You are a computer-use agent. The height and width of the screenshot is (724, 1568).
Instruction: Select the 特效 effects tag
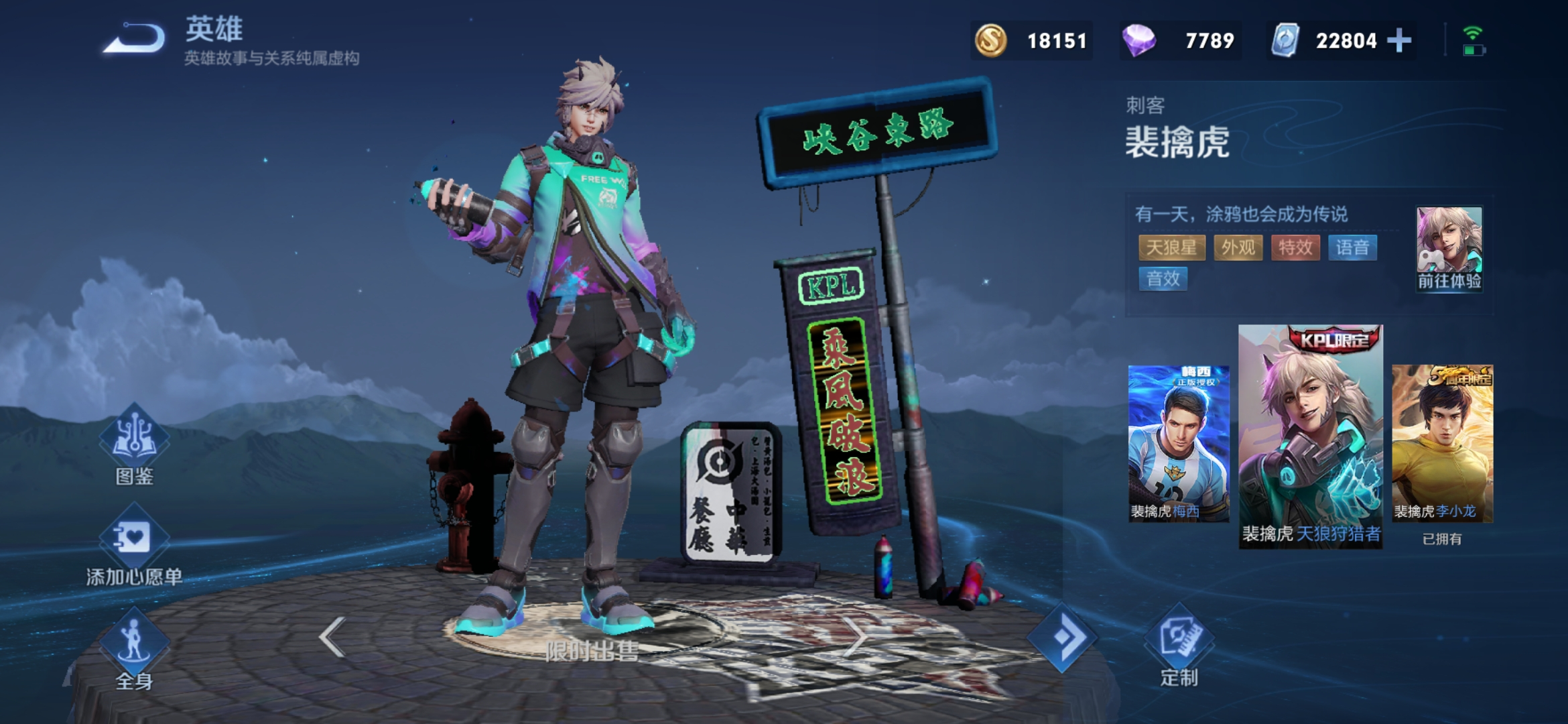tap(1295, 247)
